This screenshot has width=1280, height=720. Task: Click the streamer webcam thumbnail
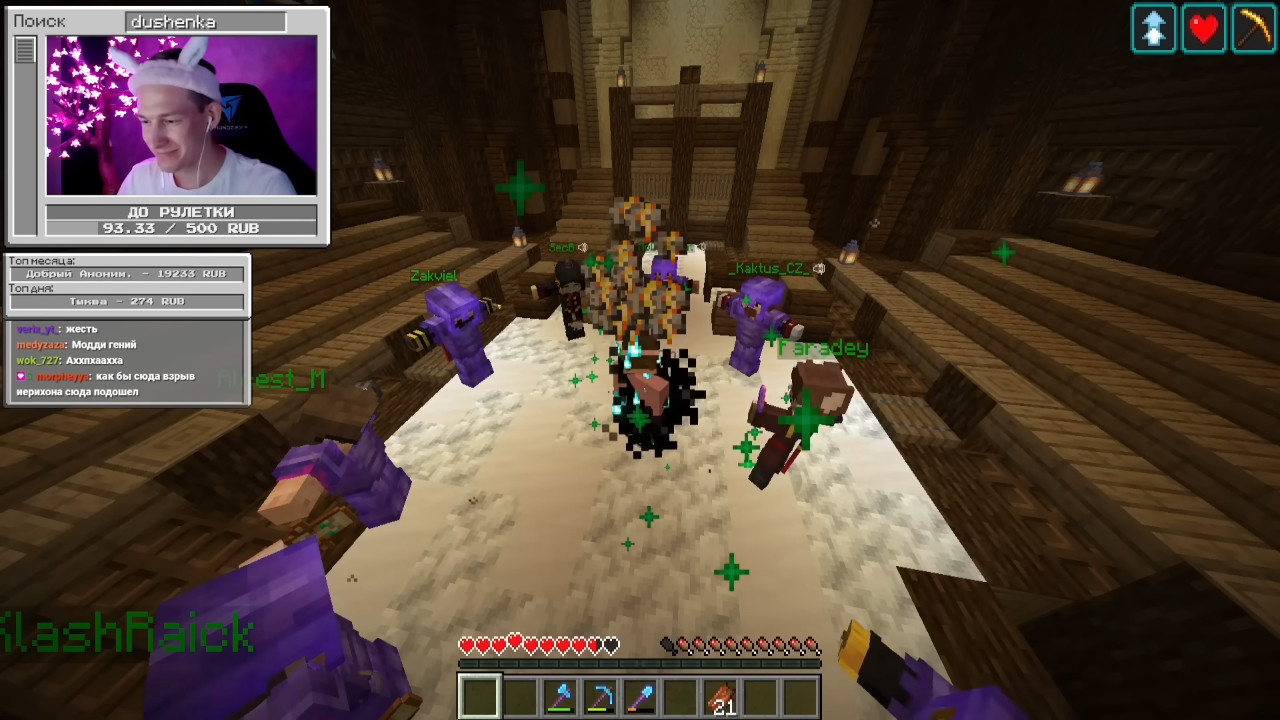click(x=181, y=116)
